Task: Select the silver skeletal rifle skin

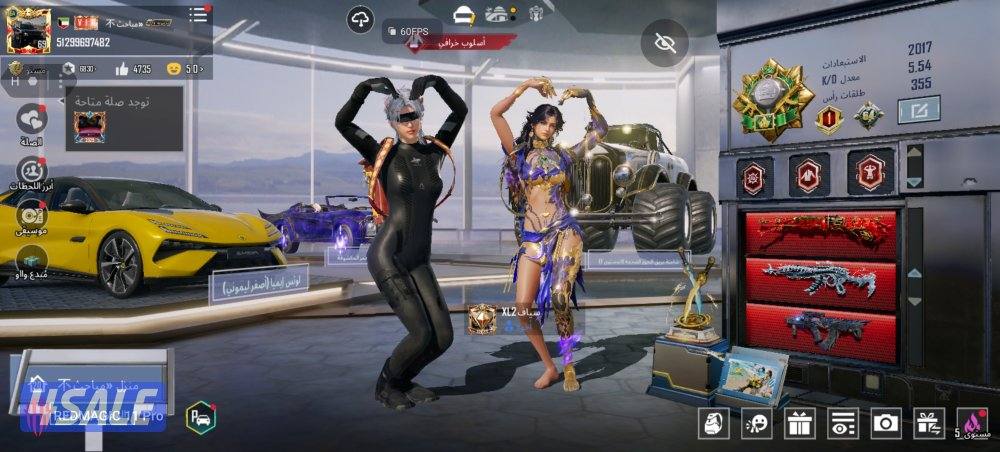Action: coord(821,281)
